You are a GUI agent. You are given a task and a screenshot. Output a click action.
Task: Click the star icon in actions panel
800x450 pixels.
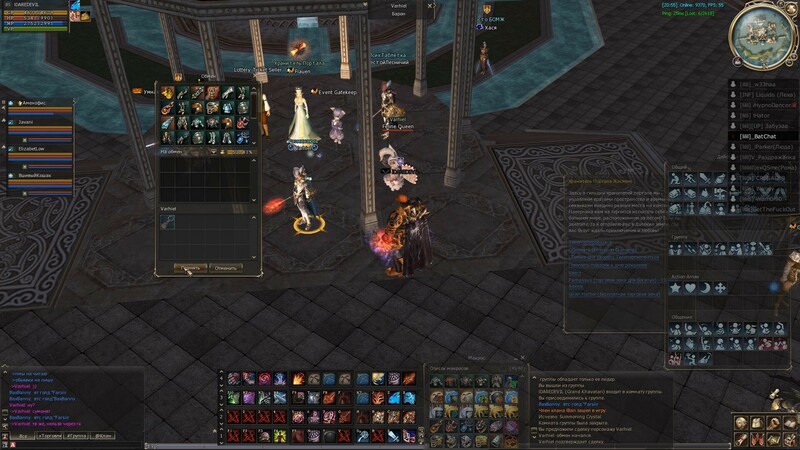pyautogui.click(x=676, y=288)
